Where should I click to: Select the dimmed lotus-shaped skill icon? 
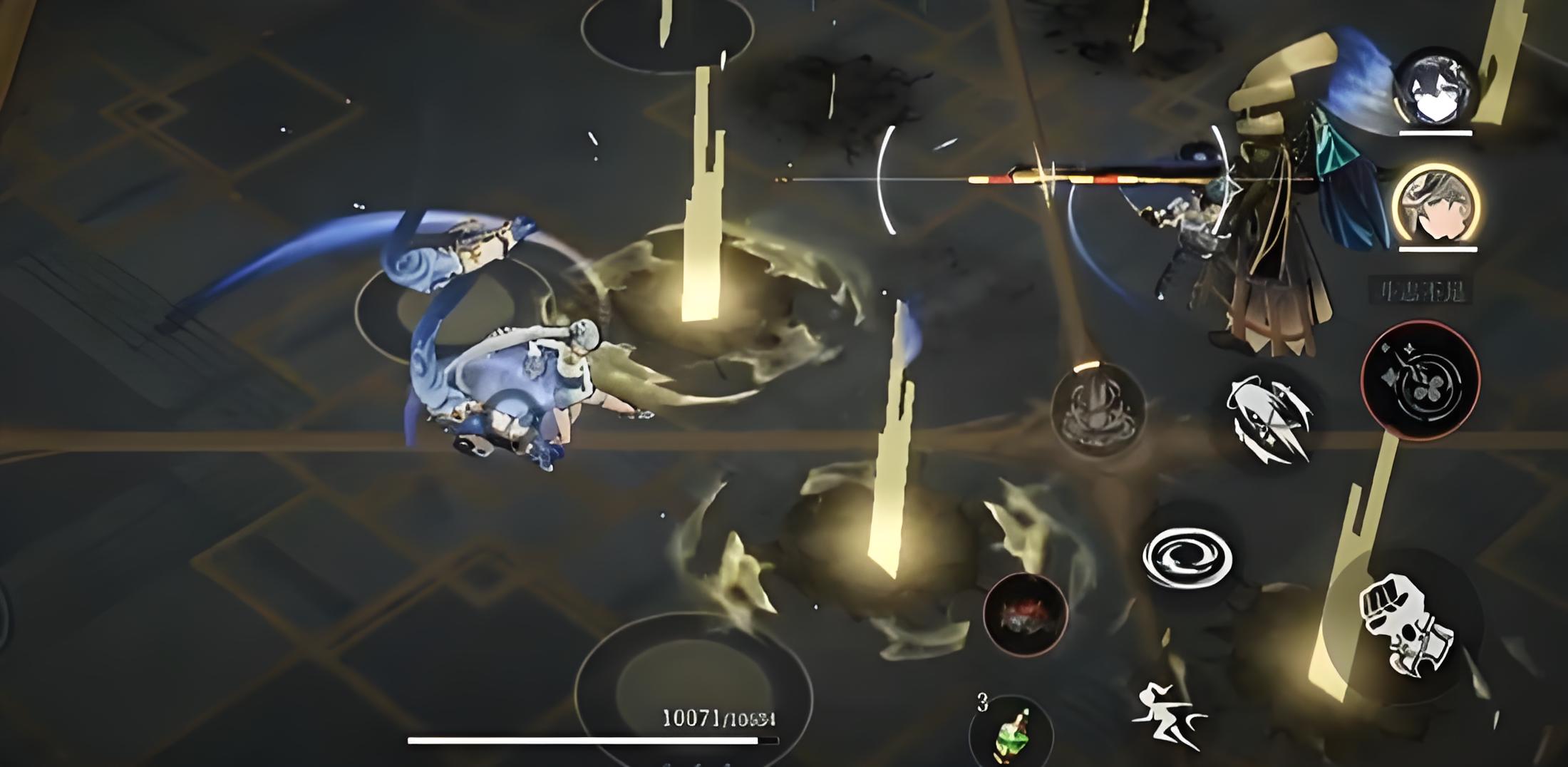(x=1098, y=410)
